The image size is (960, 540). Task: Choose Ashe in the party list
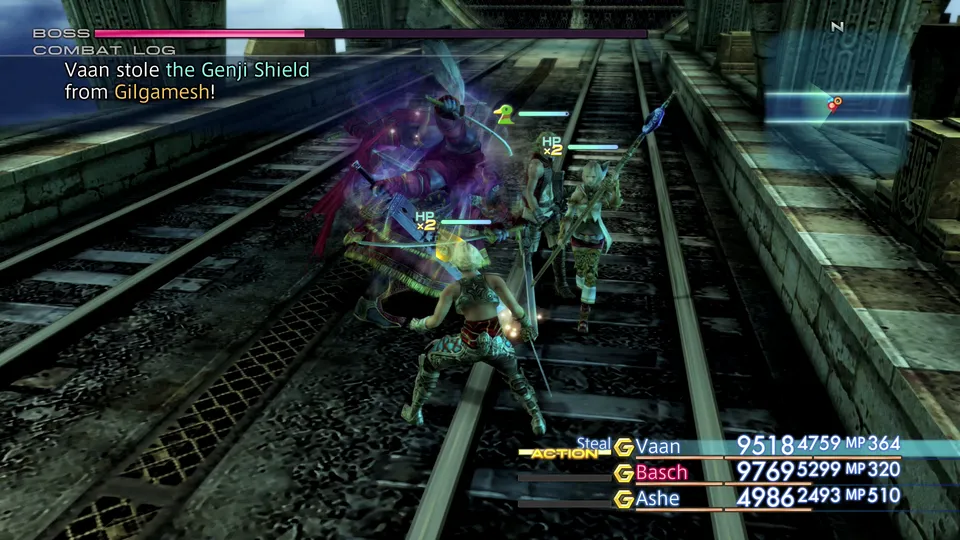657,498
